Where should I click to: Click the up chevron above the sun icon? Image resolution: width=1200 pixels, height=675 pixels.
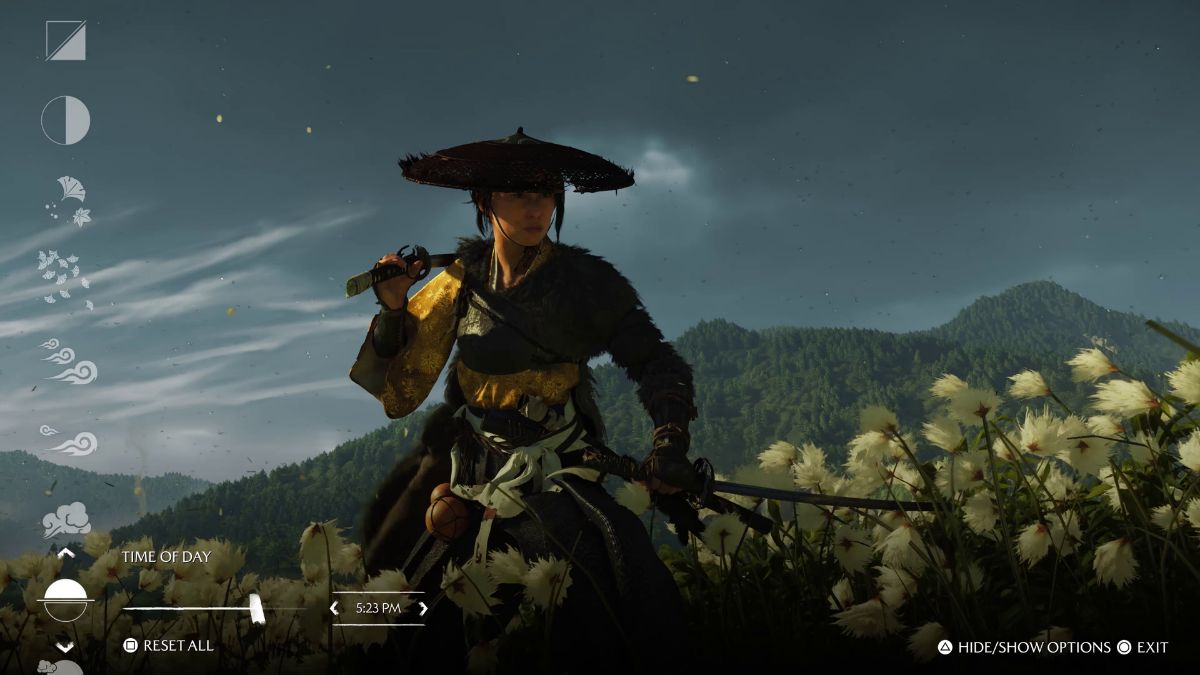[66, 552]
